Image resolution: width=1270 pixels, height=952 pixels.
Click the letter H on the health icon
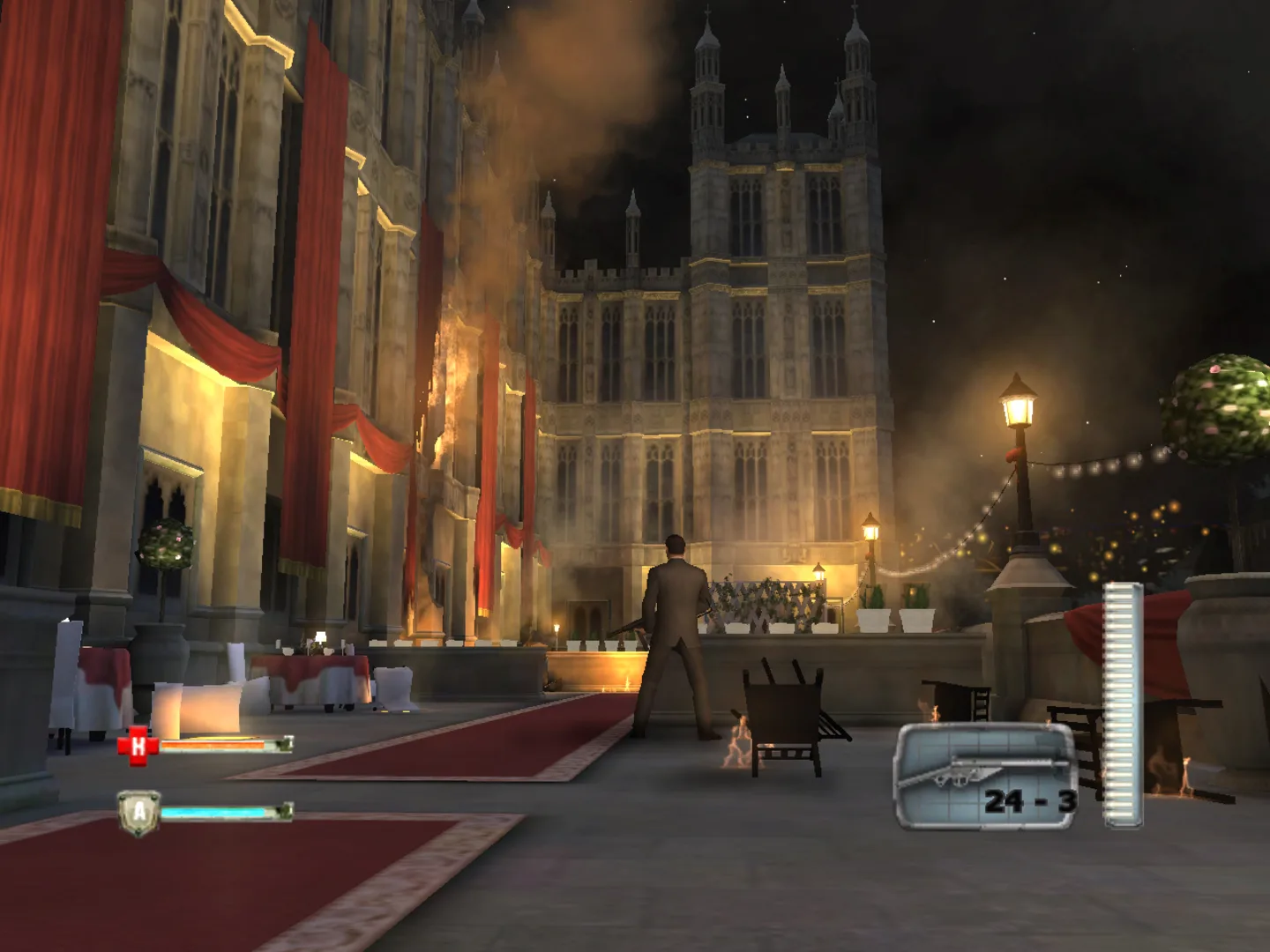[139, 745]
